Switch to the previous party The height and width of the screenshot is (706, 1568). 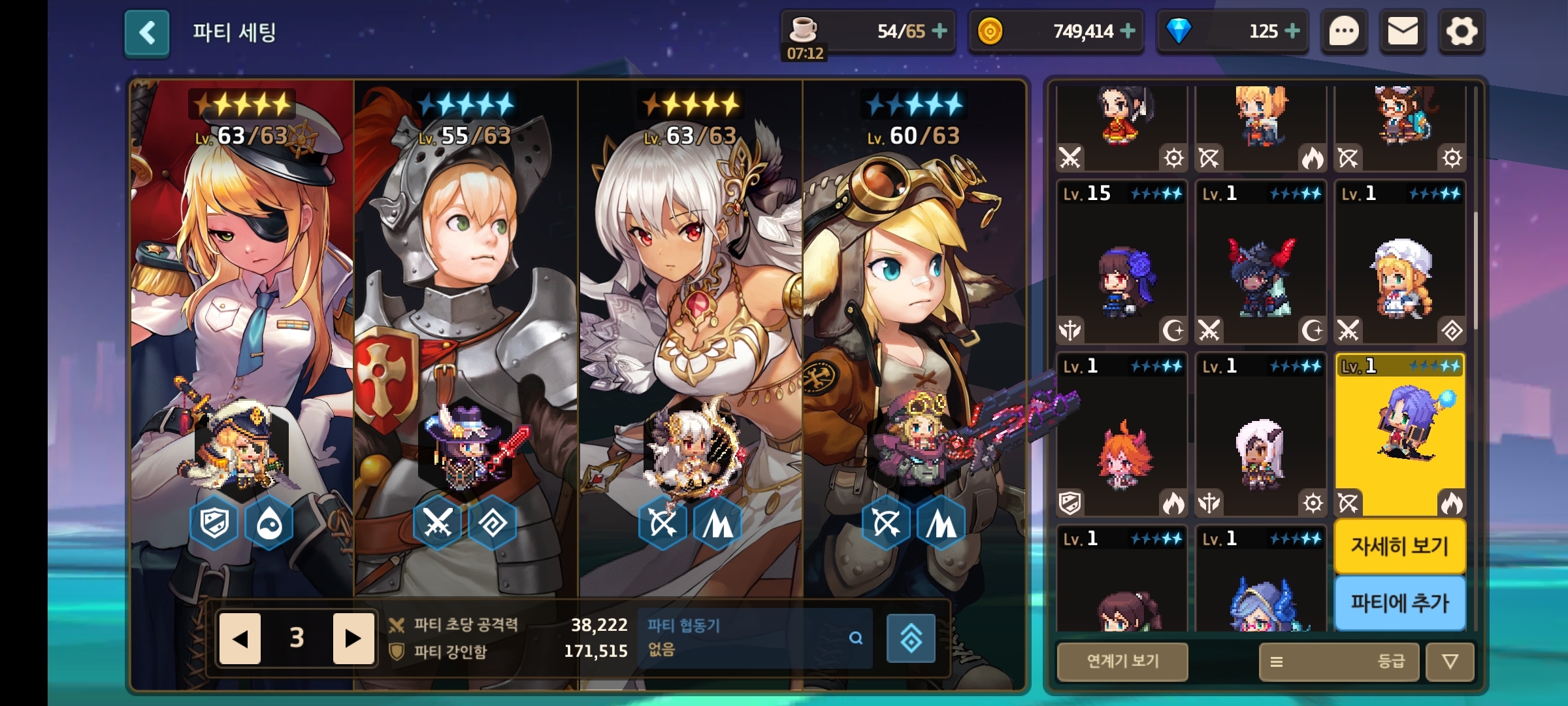click(x=240, y=638)
